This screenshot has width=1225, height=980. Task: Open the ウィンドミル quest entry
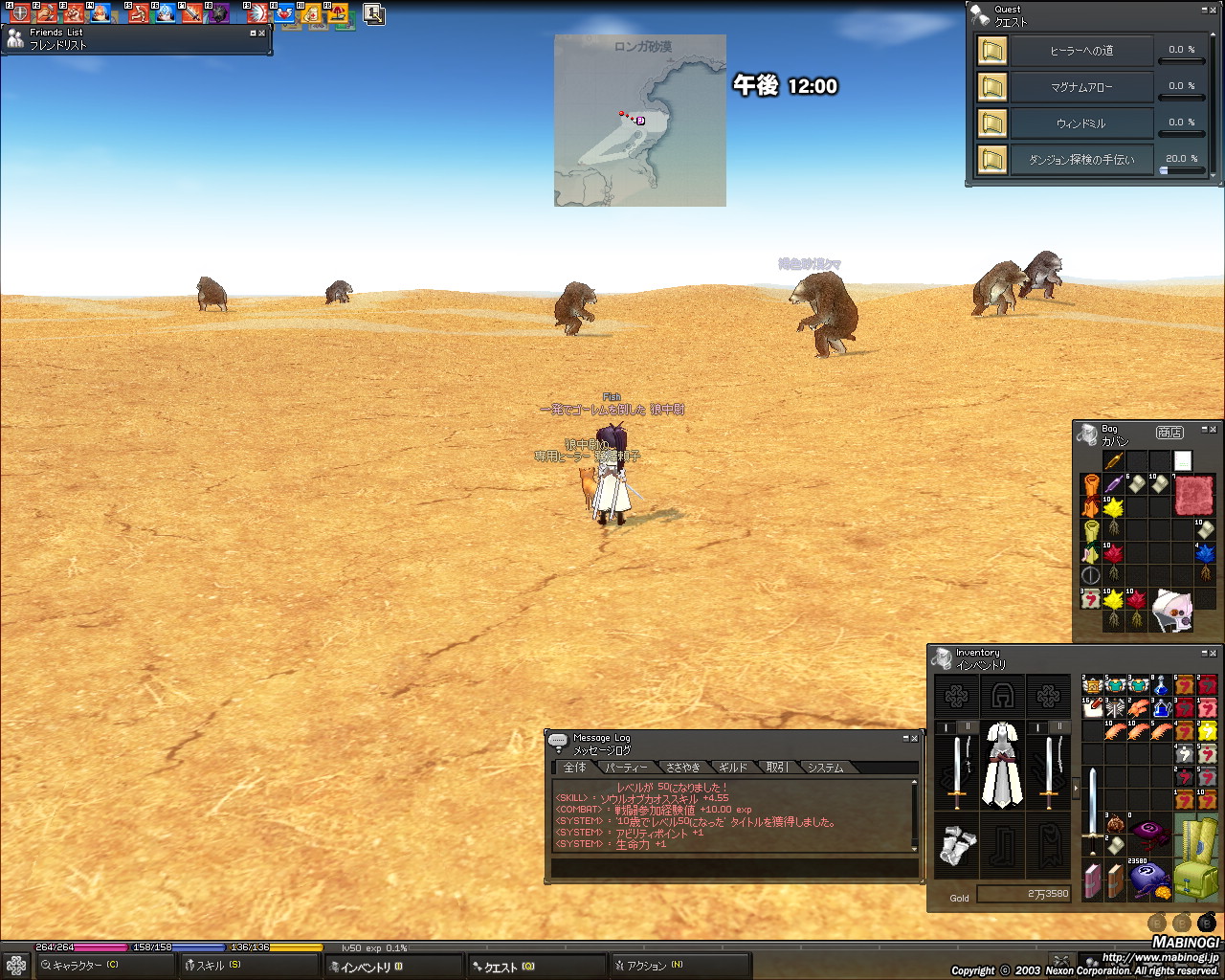pos(1081,123)
